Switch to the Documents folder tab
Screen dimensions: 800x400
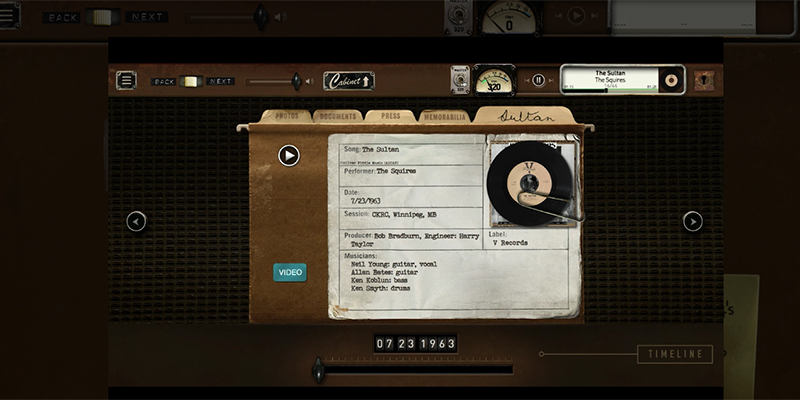338,116
